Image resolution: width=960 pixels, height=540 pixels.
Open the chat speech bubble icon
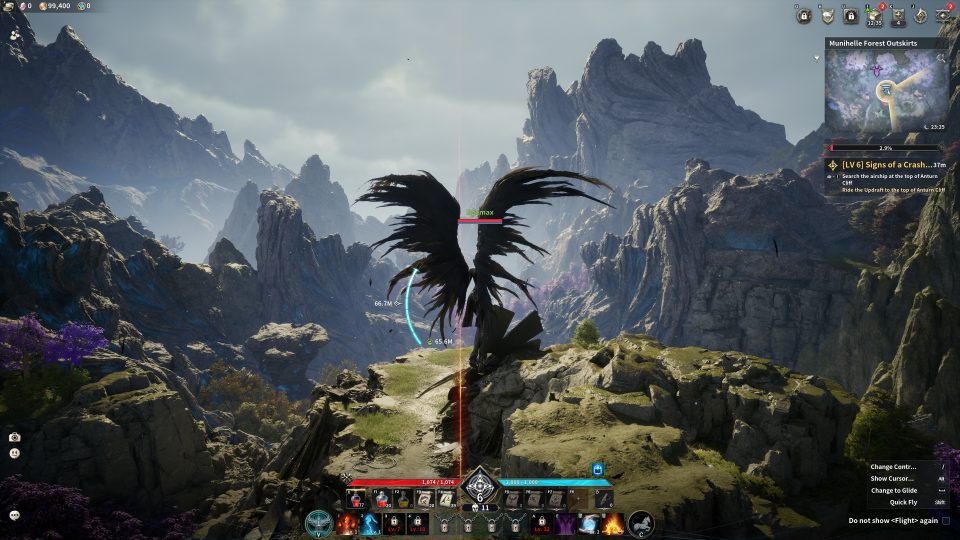click(15, 515)
